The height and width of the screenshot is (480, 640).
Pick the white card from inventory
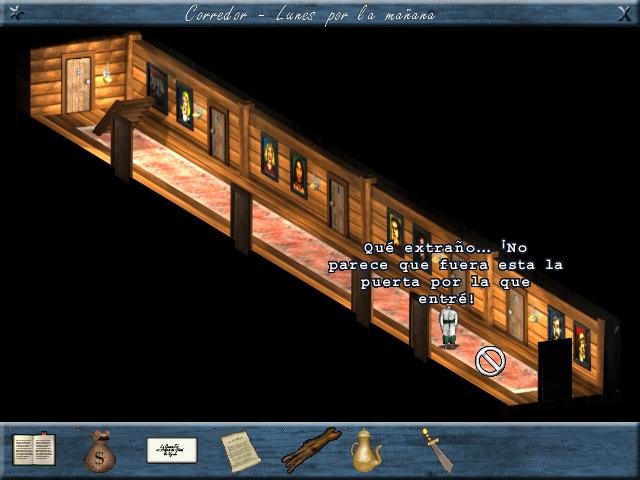tap(171, 449)
